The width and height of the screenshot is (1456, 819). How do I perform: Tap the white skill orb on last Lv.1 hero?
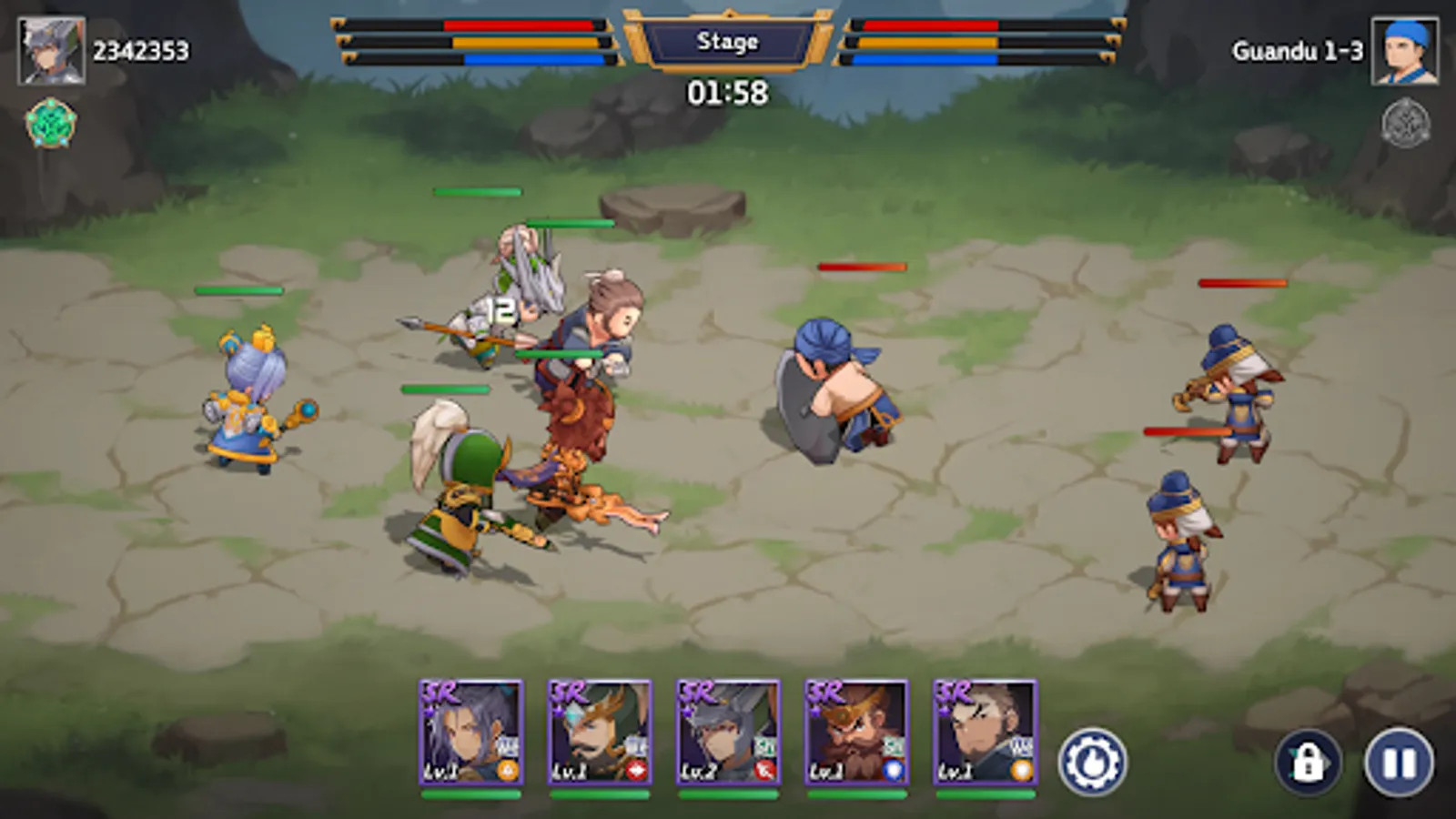tap(1021, 769)
